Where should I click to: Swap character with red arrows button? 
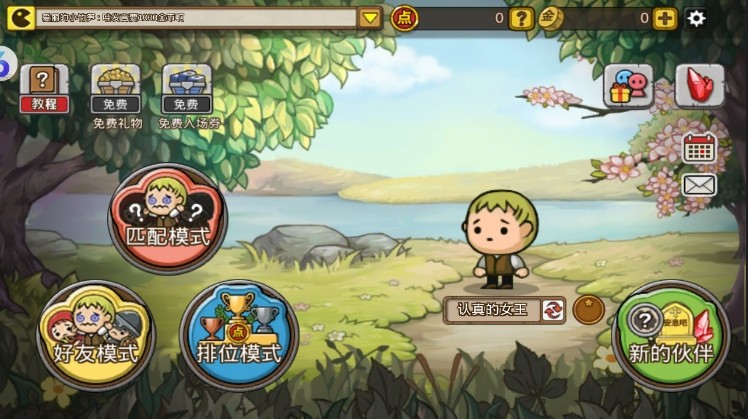[x=553, y=310]
